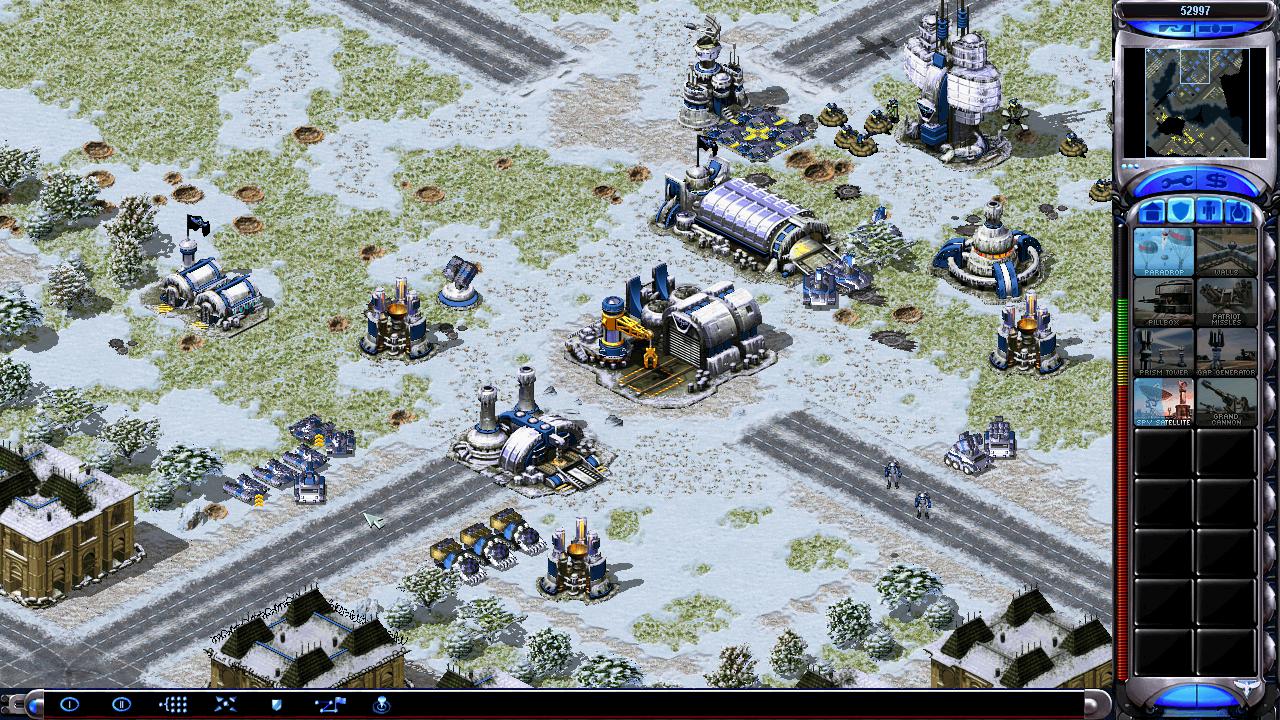
Task: Choose the Patriot Missile cameo
Action: click(1226, 302)
